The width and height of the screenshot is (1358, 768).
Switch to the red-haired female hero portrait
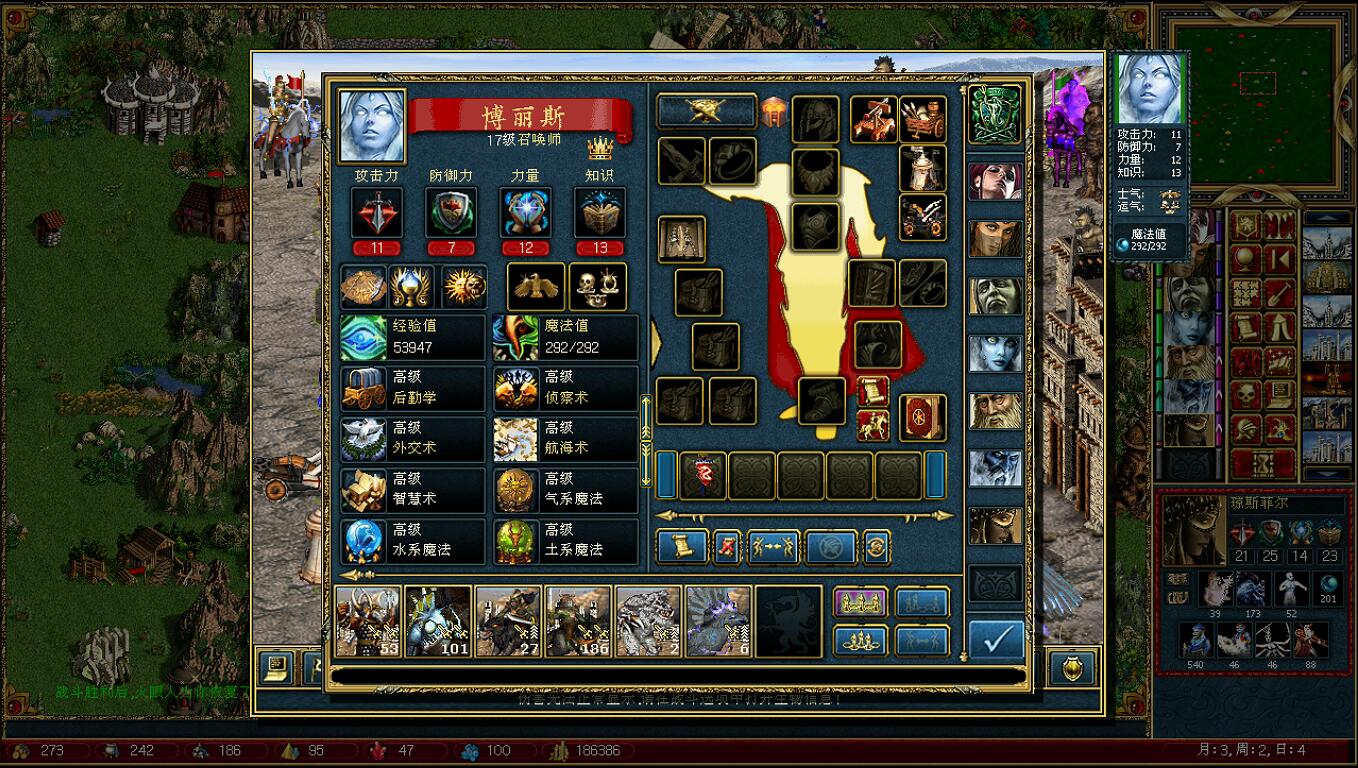(995, 180)
